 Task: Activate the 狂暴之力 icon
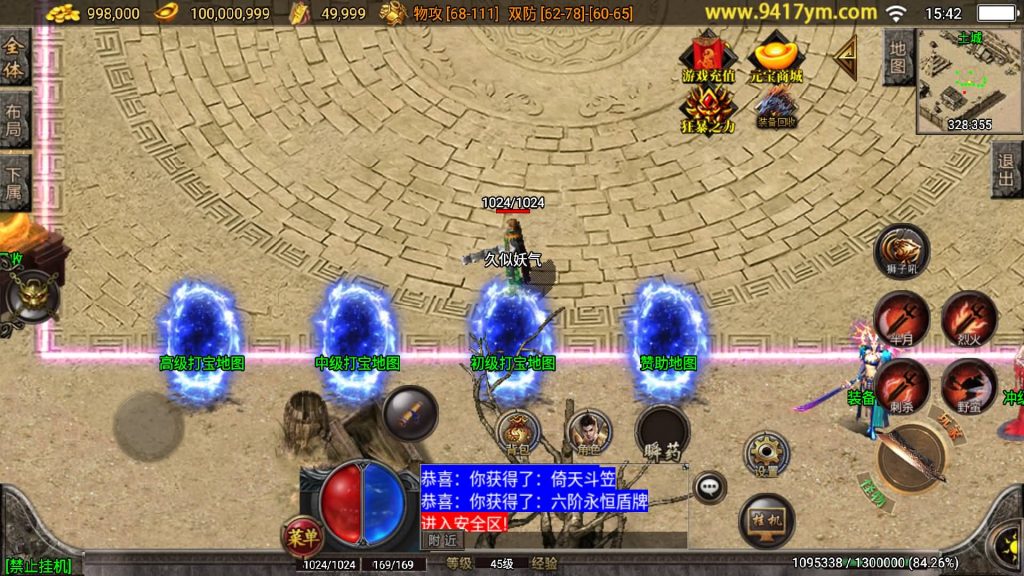(708, 110)
